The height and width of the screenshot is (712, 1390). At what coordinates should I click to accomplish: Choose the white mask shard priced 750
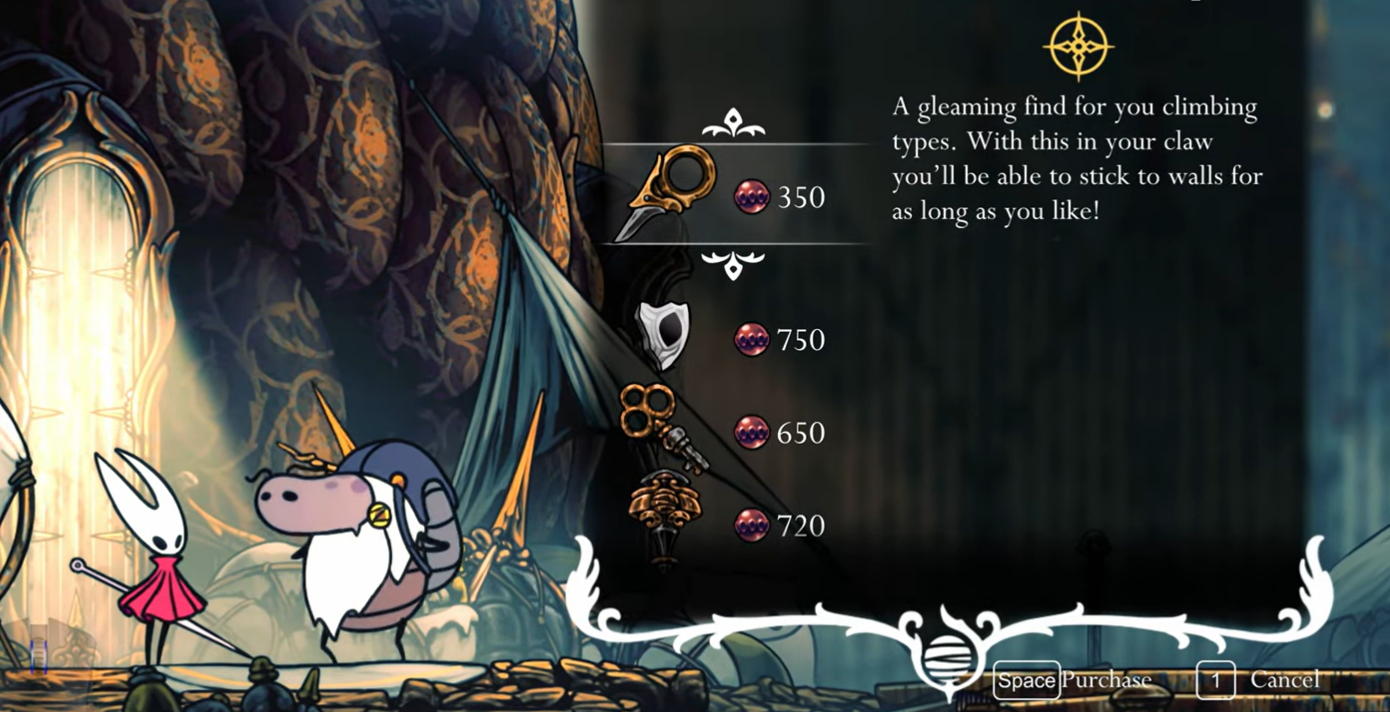pyautogui.click(x=662, y=336)
